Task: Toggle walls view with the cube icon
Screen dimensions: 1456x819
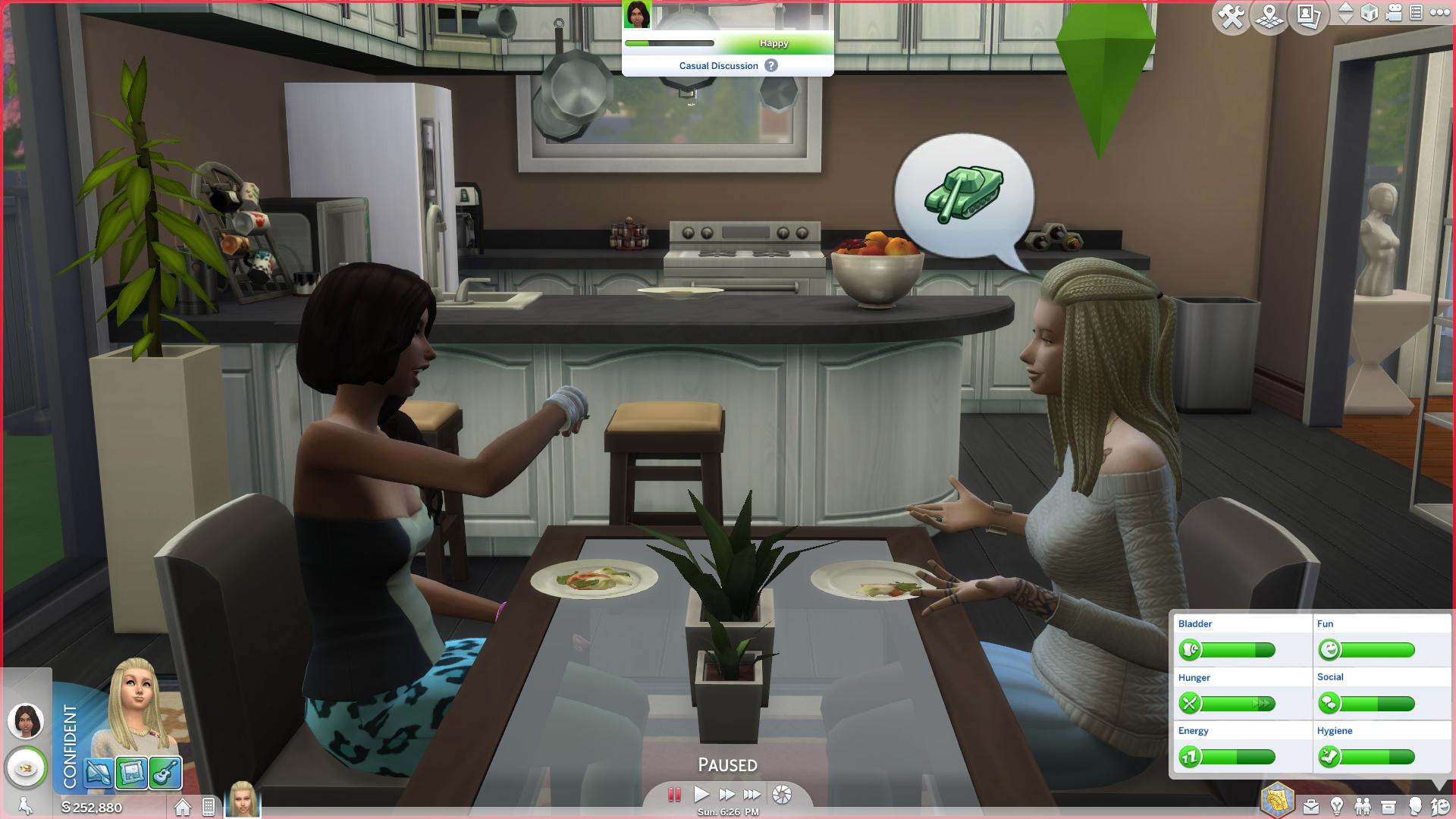Action: click(1370, 13)
